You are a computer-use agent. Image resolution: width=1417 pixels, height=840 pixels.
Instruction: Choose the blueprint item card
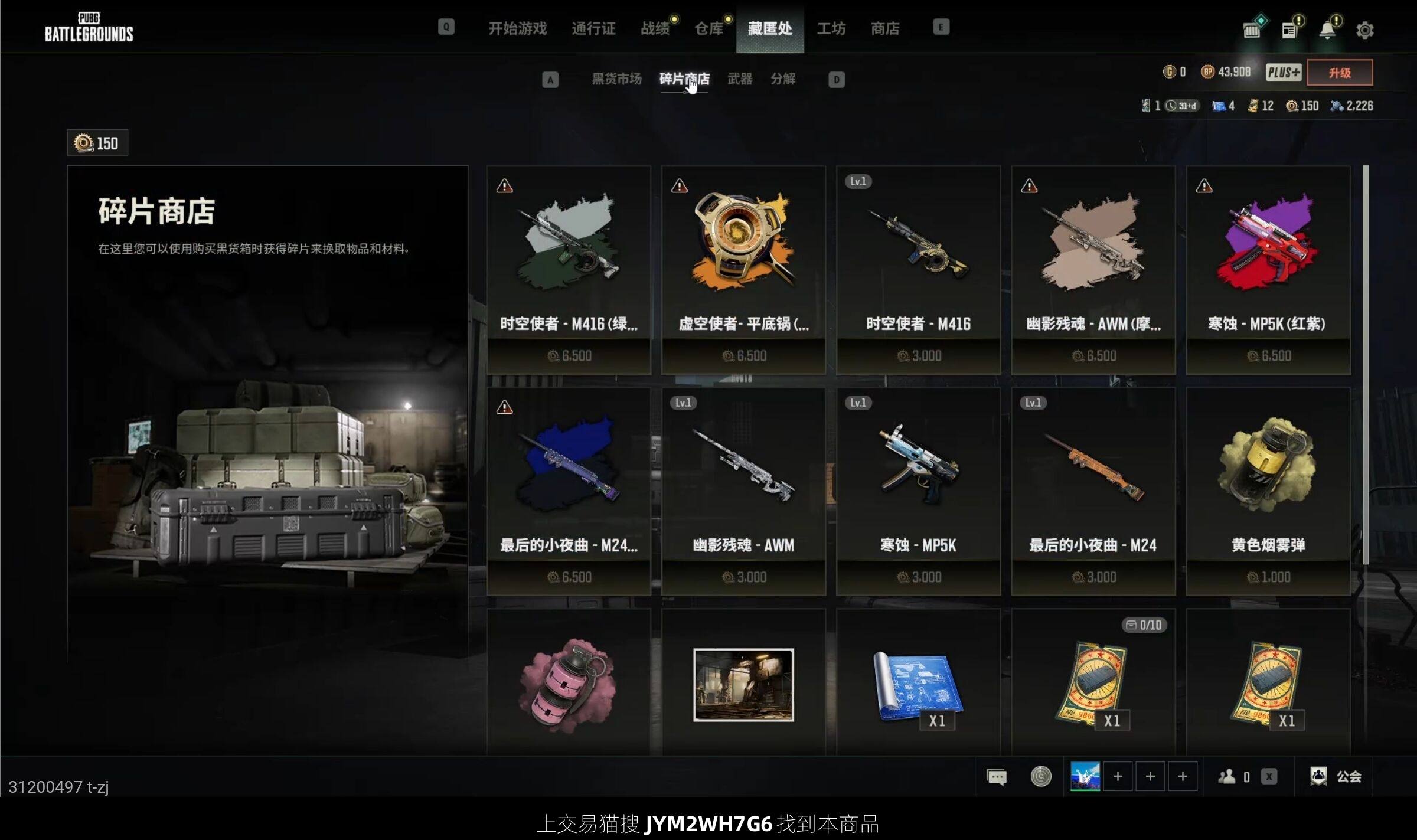(x=918, y=685)
